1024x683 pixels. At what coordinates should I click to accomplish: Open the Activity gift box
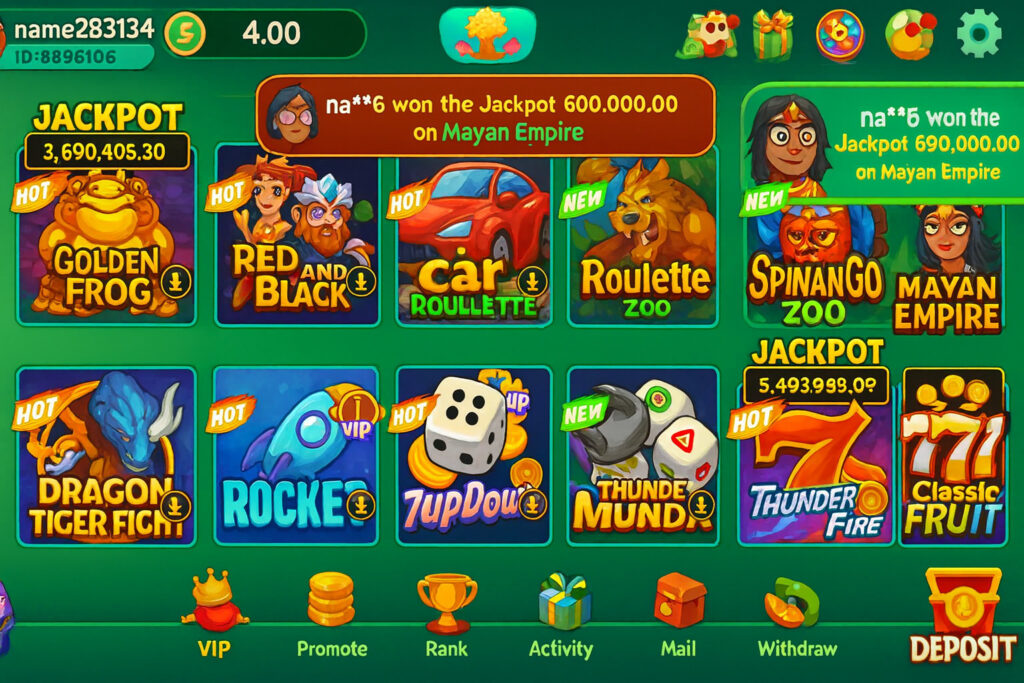pos(562,613)
